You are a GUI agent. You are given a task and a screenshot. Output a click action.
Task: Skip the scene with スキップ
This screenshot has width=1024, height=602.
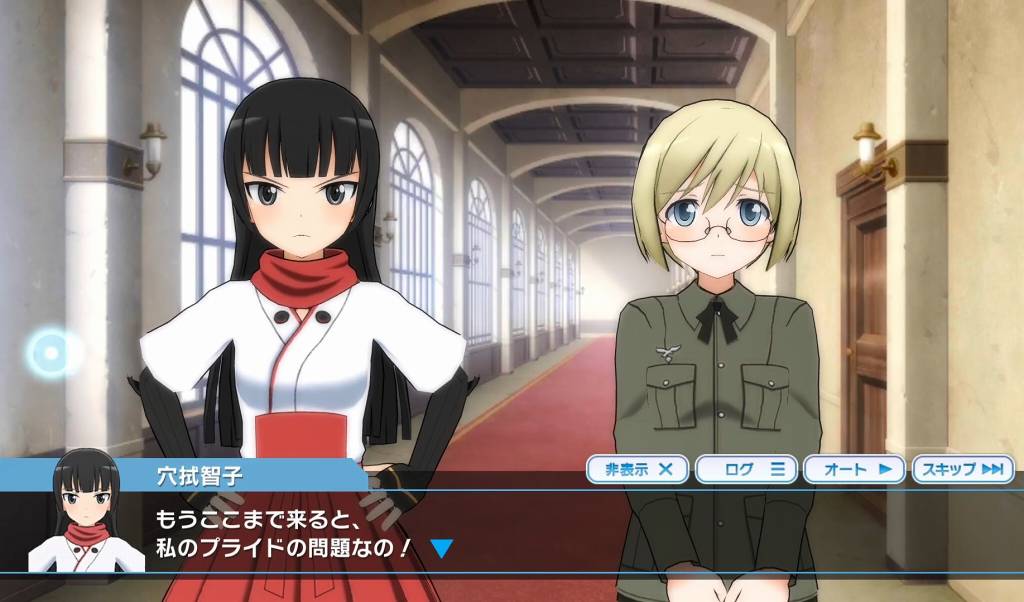(x=962, y=469)
